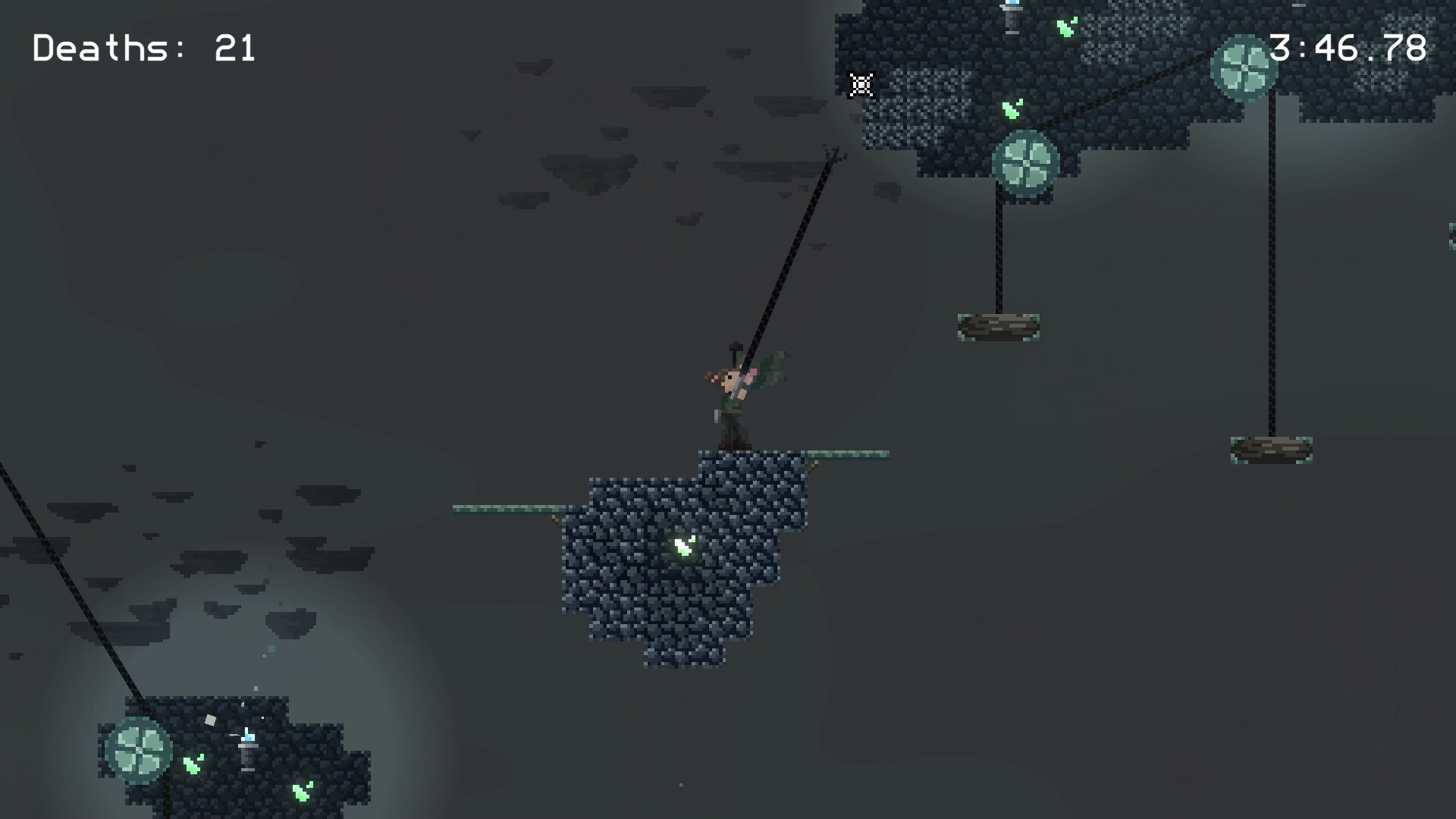This screenshot has height=819, width=1456.
Task: Click the Deaths: 21 counter
Action: [x=143, y=49]
